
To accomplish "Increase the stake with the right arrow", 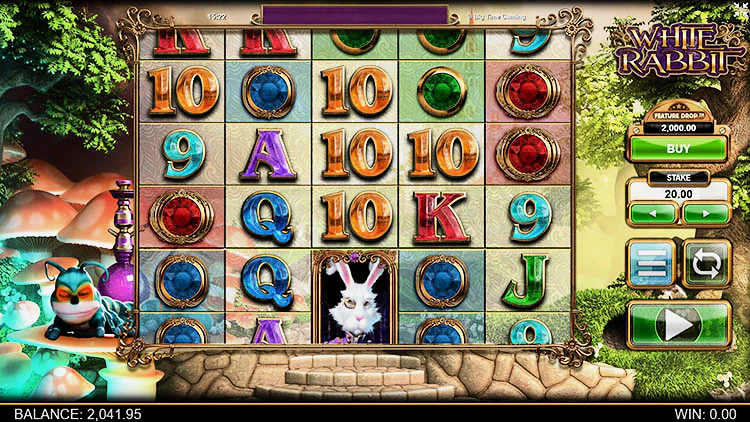I will pos(705,213).
